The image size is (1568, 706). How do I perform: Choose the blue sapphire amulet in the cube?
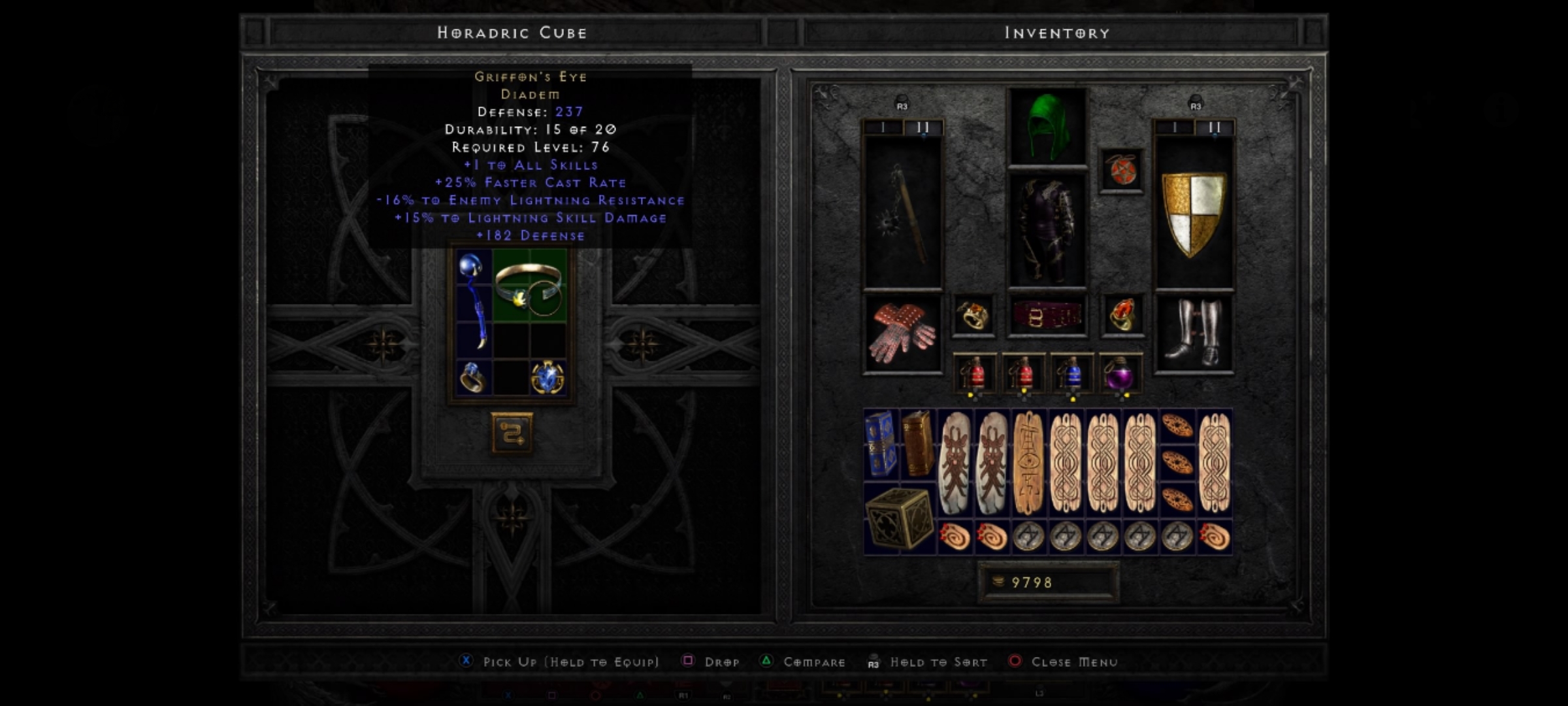click(x=547, y=377)
